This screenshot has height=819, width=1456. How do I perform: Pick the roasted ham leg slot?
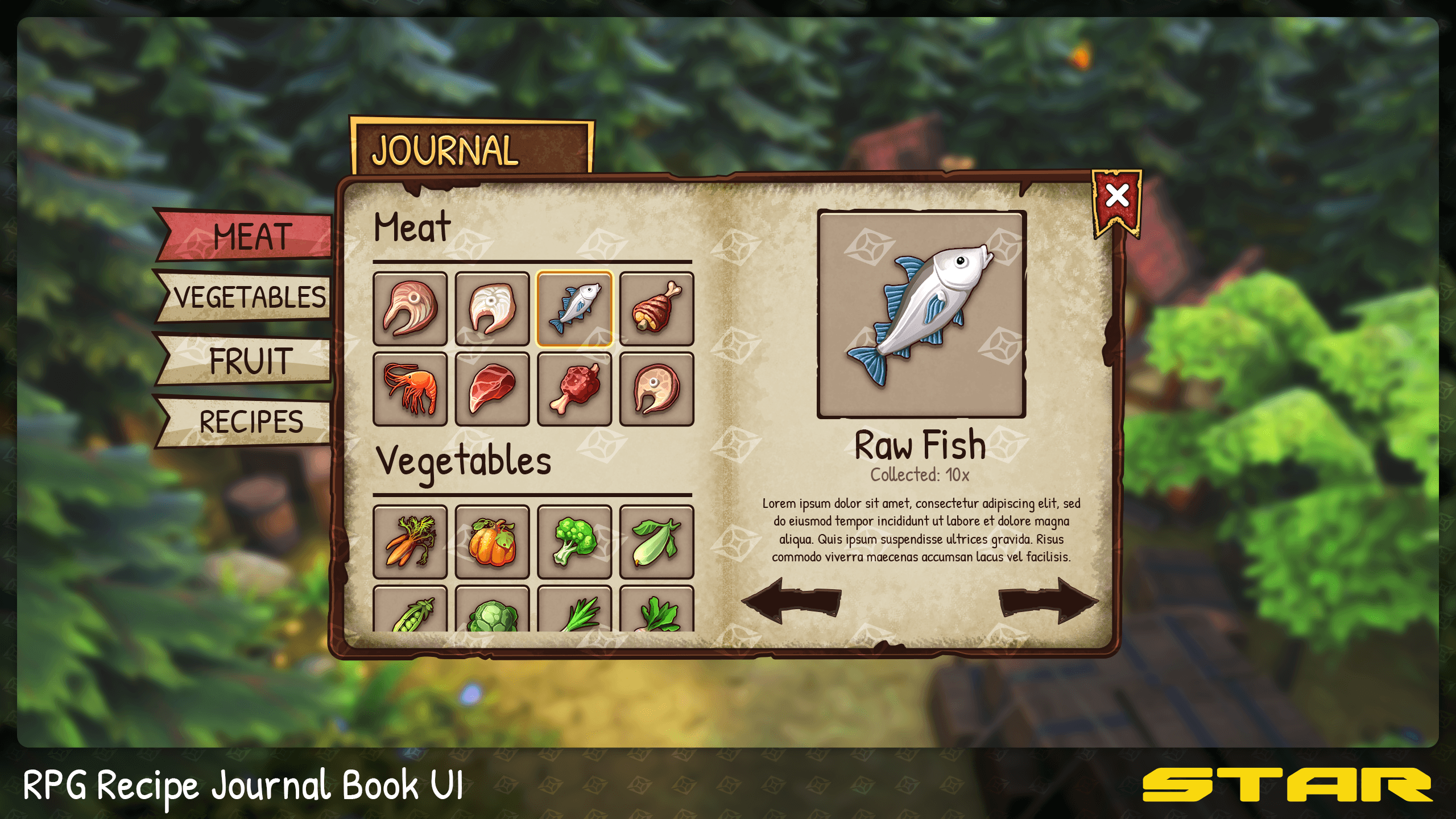pyautogui.click(x=656, y=309)
